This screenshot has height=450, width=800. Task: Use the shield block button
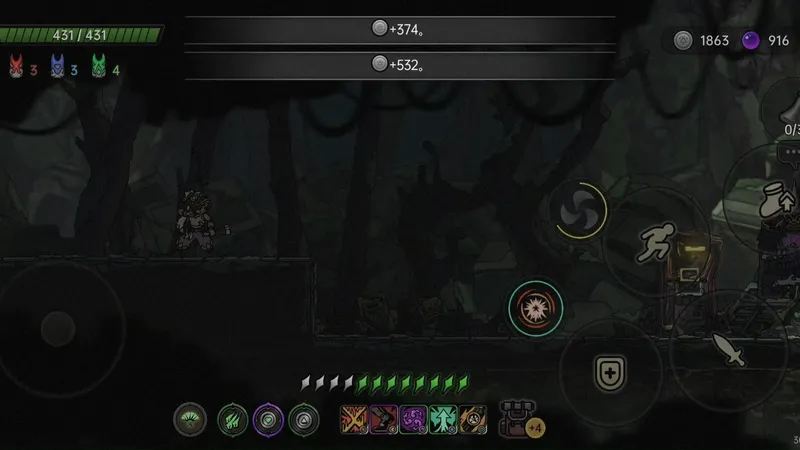pyautogui.click(x=607, y=373)
